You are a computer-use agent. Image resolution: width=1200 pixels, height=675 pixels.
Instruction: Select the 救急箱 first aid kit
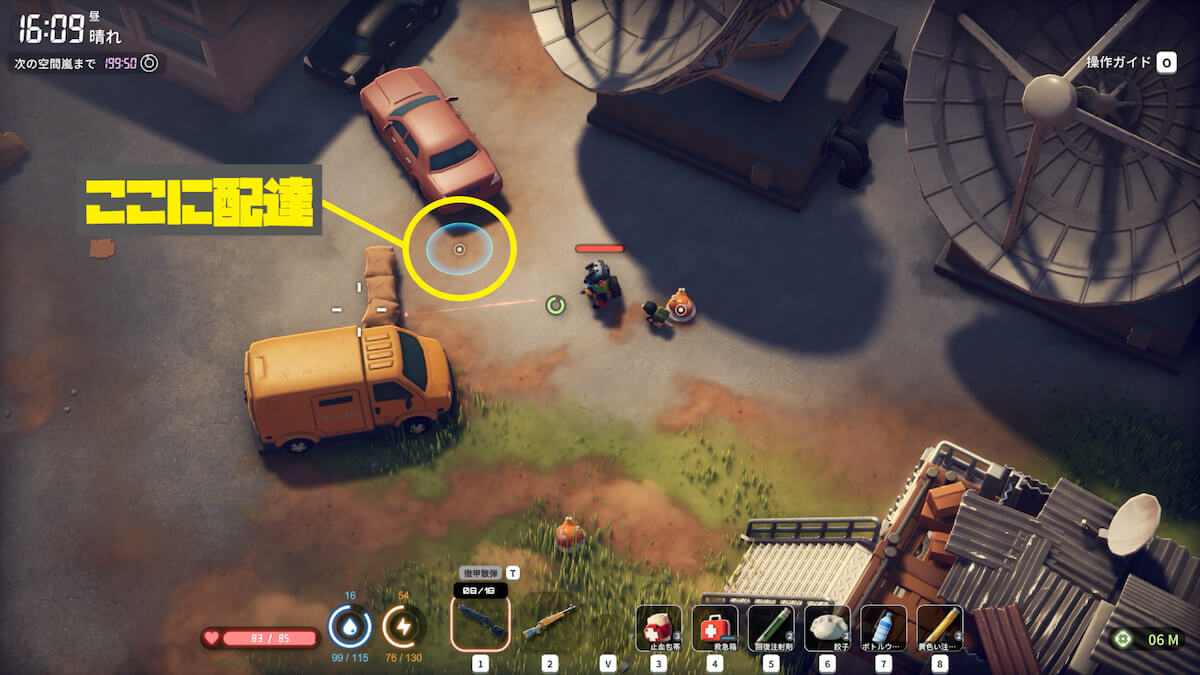714,628
